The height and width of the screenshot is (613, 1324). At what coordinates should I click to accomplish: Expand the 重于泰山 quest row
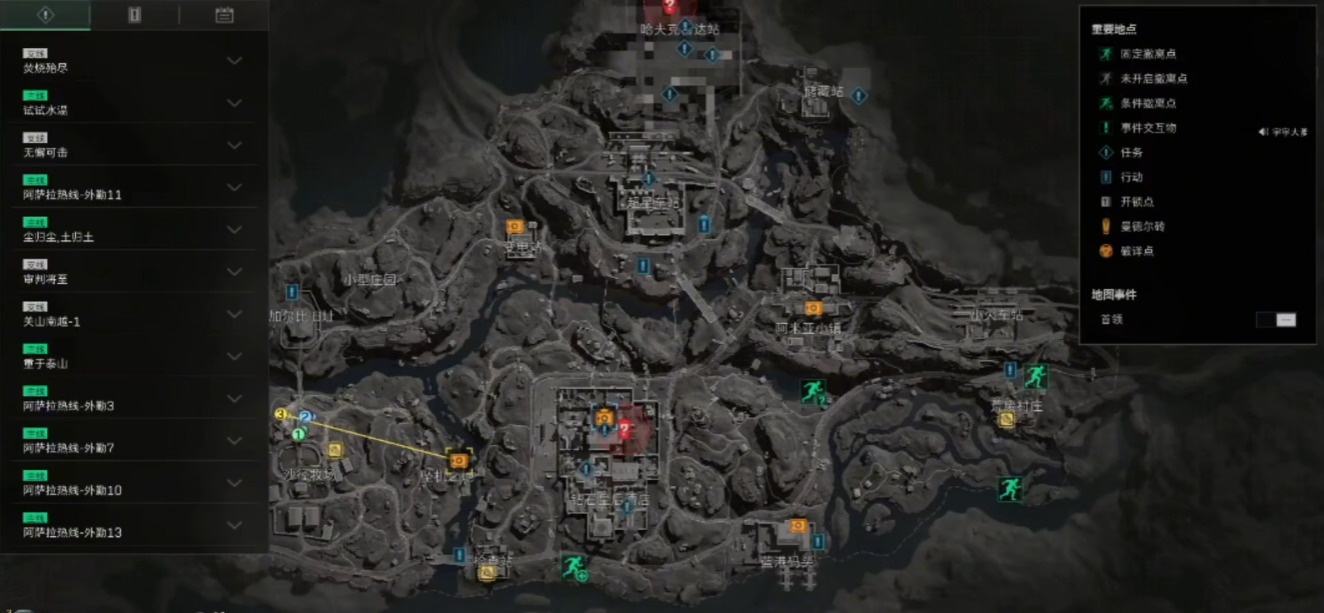pos(234,356)
